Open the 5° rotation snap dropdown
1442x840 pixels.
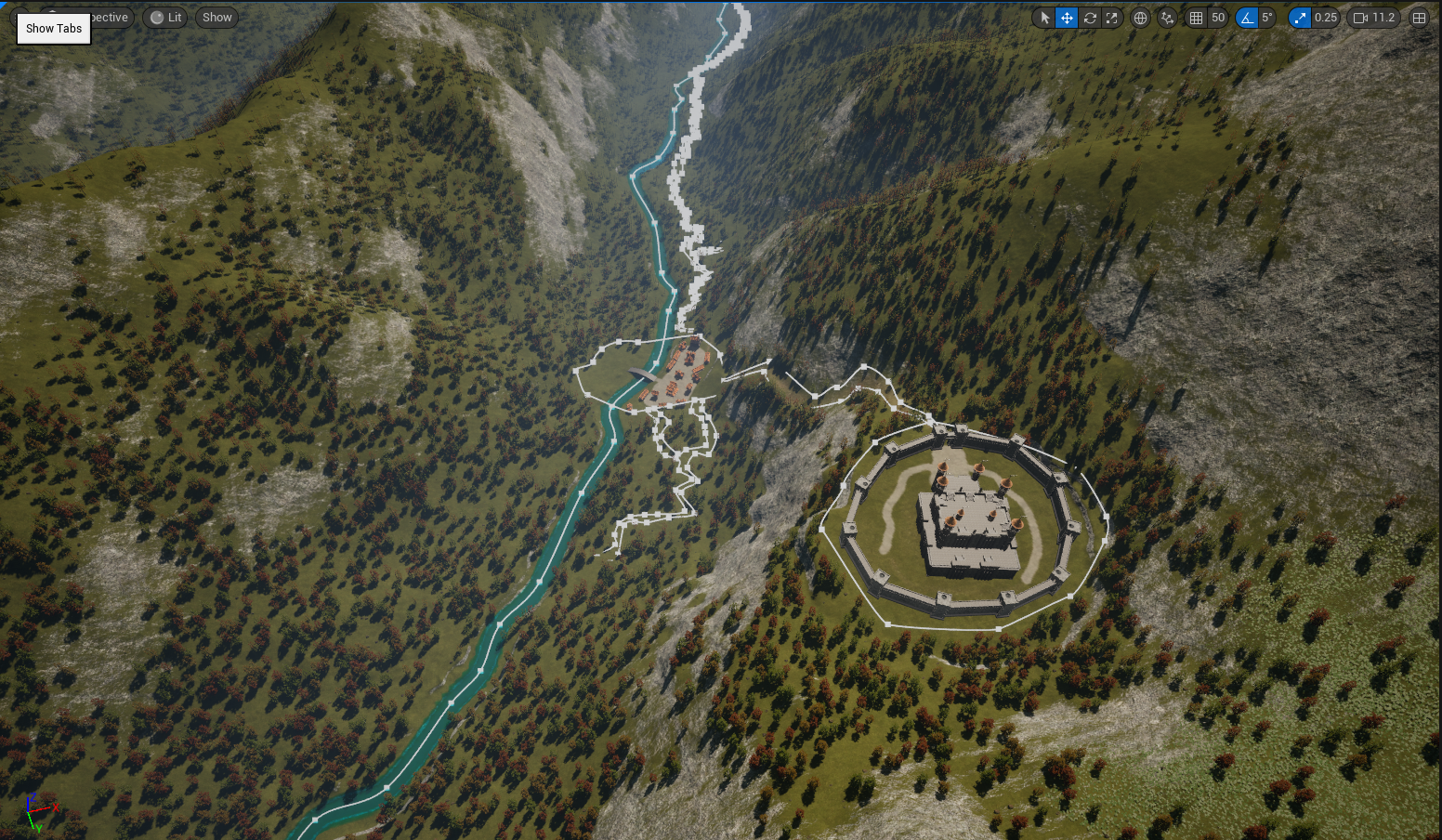[x=1267, y=18]
